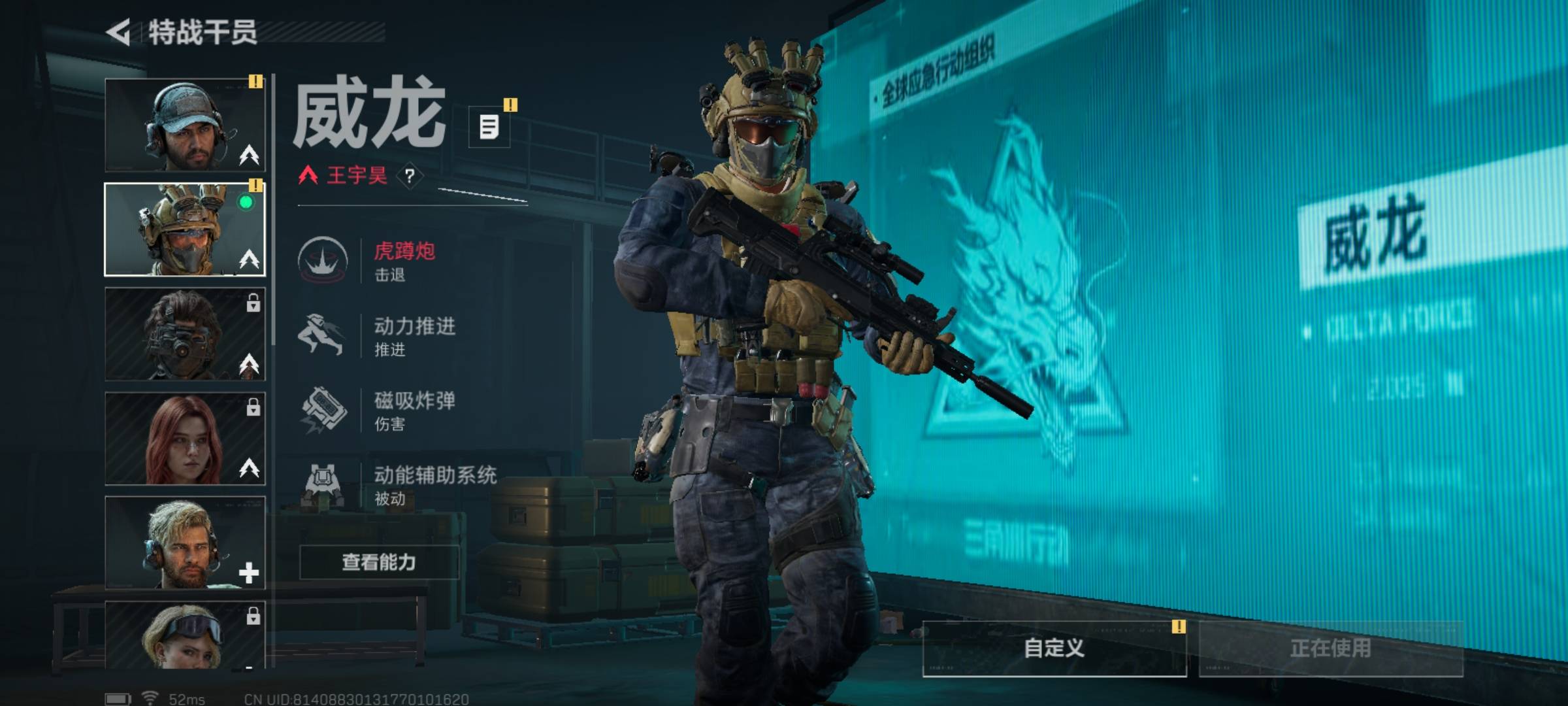Open the 自定义 customization screen
The width and height of the screenshot is (1568, 706).
coord(1054,648)
